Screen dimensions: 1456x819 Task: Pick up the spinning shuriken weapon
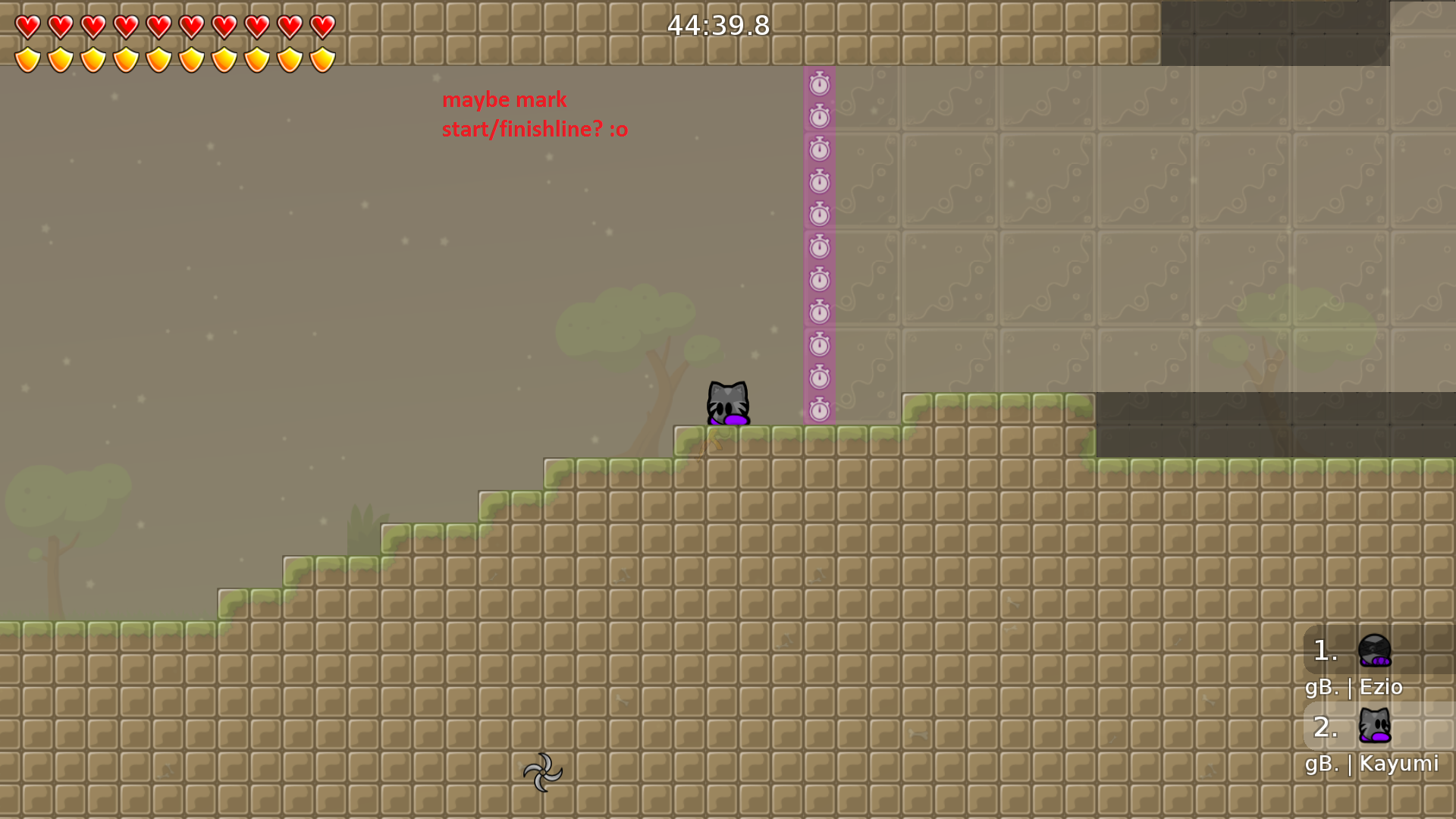pos(544,772)
